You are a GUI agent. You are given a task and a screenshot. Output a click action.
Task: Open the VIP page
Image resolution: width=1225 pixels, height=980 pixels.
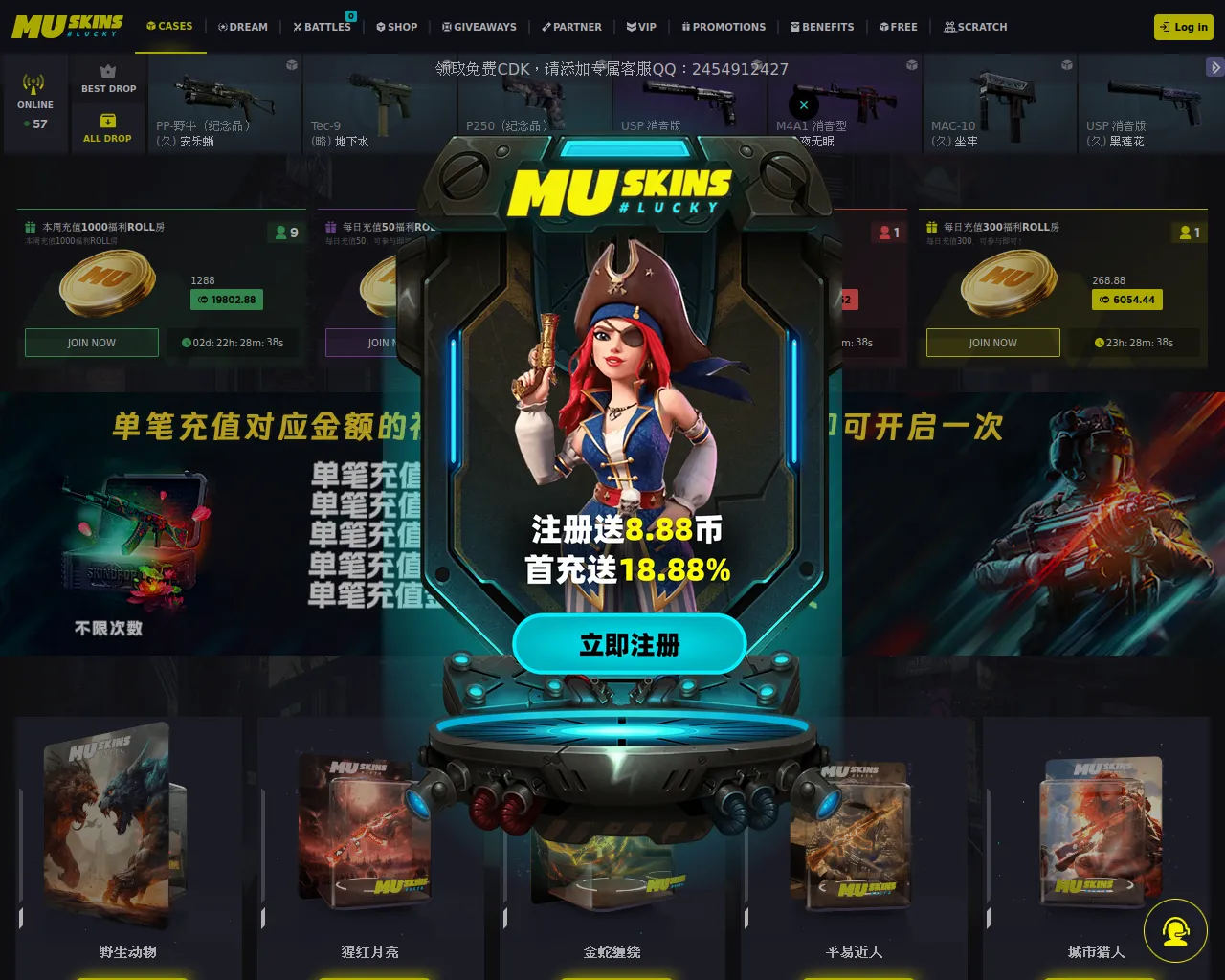tap(641, 27)
